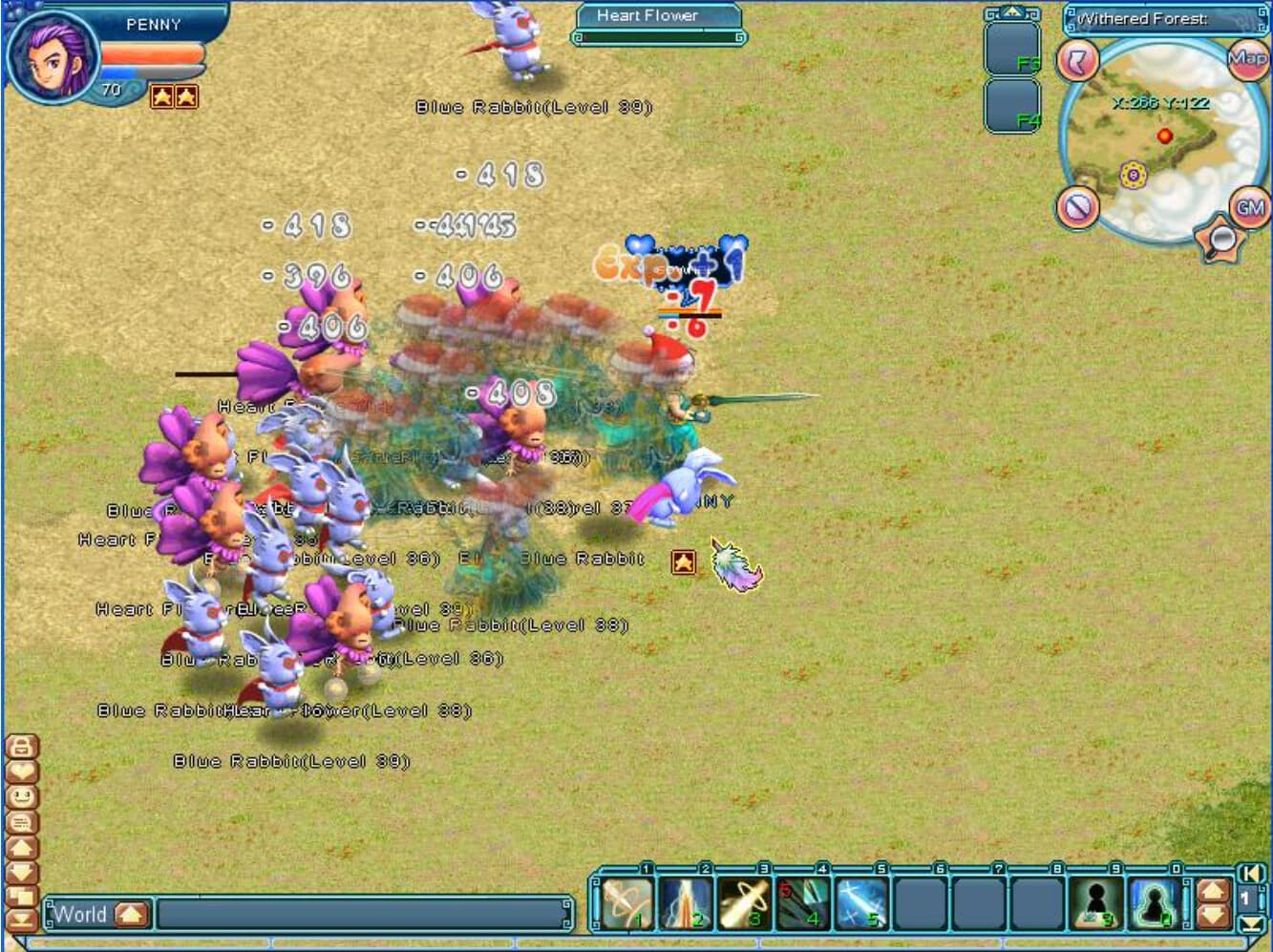The image size is (1273, 952).
Task: Click the magnifier star under the minimap
Action: [x=1220, y=237]
